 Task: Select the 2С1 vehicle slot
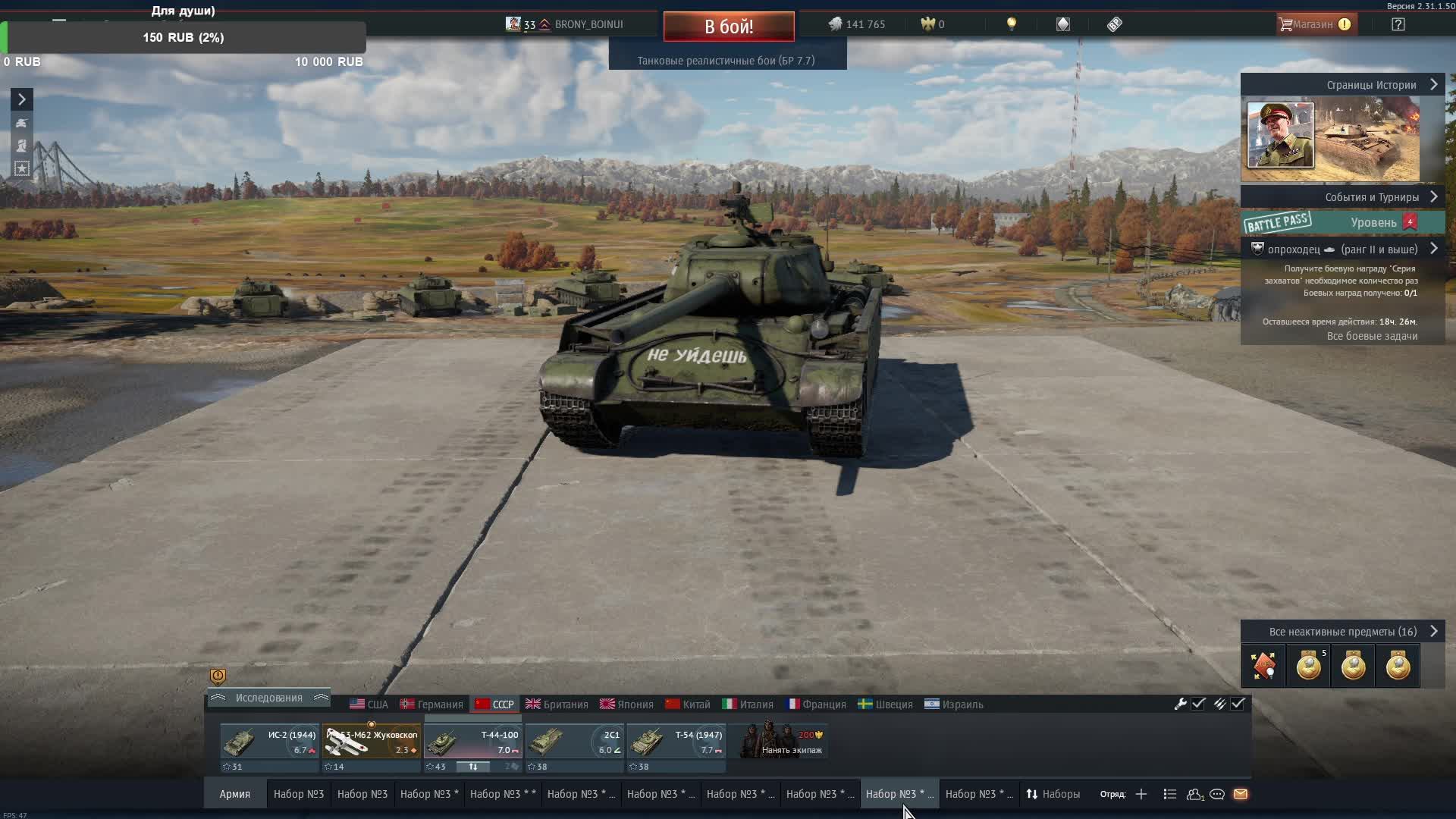click(x=574, y=742)
